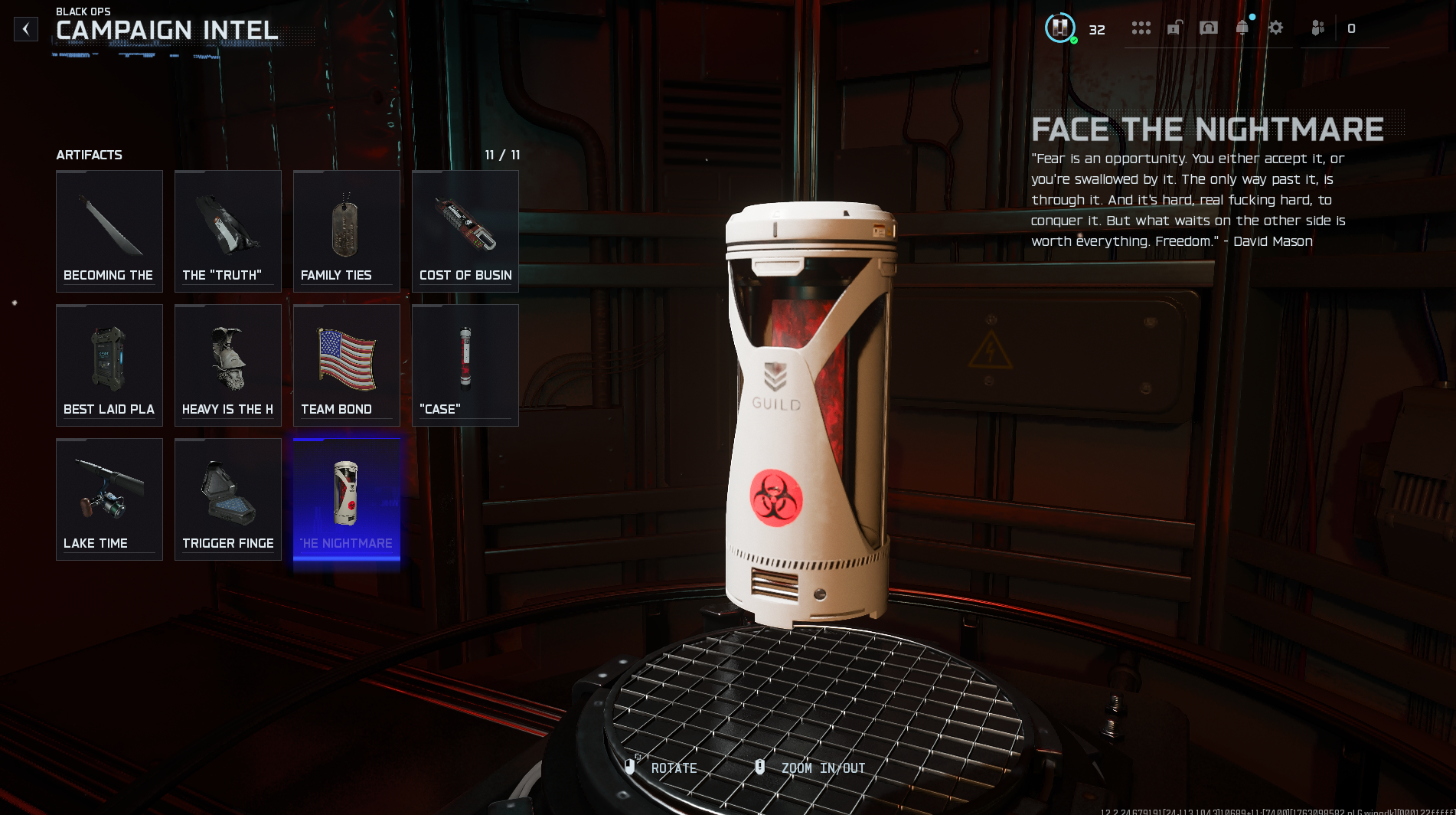Image resolution: width=1456 pixels, height=815 pixels.
Task: Select the player emblem showing level 32
Action: pos(1060,28)
